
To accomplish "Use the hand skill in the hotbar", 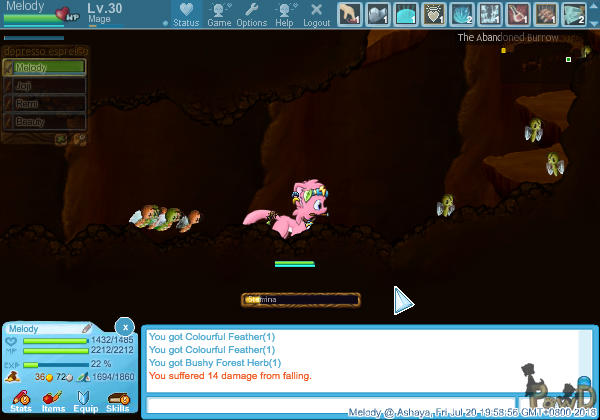I will point(349,14).
